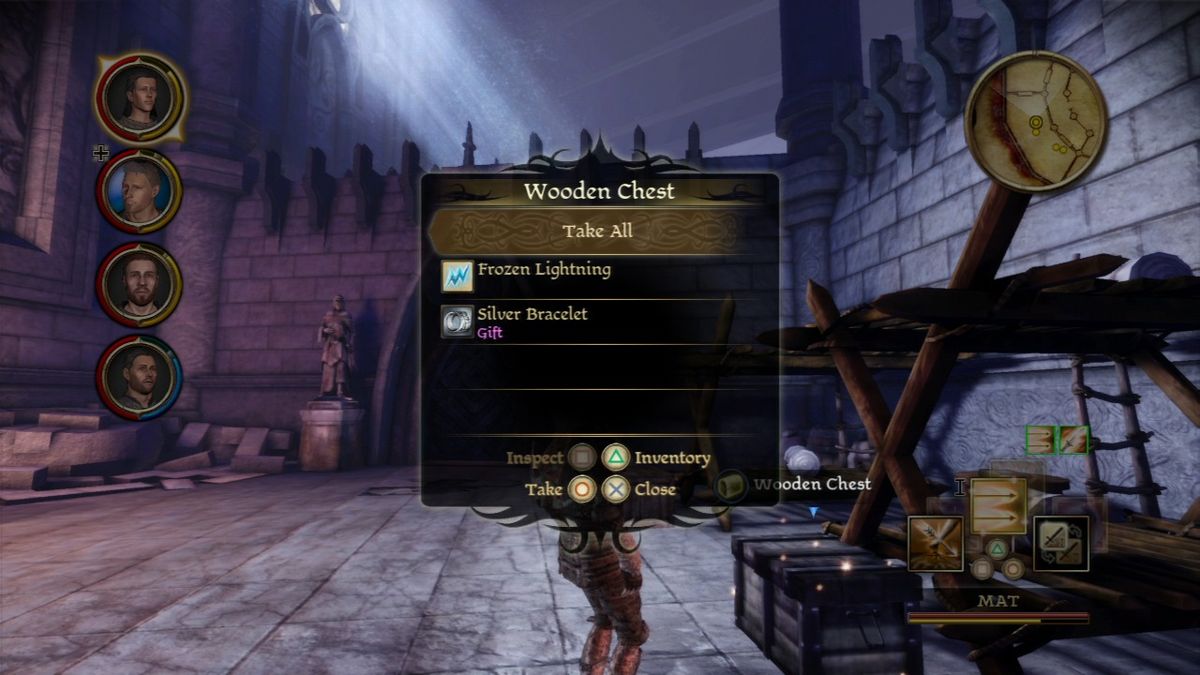Screen dimensions: 1200x675
Task: Take all items from the Wooden Chest
Action: pos(597,231)
